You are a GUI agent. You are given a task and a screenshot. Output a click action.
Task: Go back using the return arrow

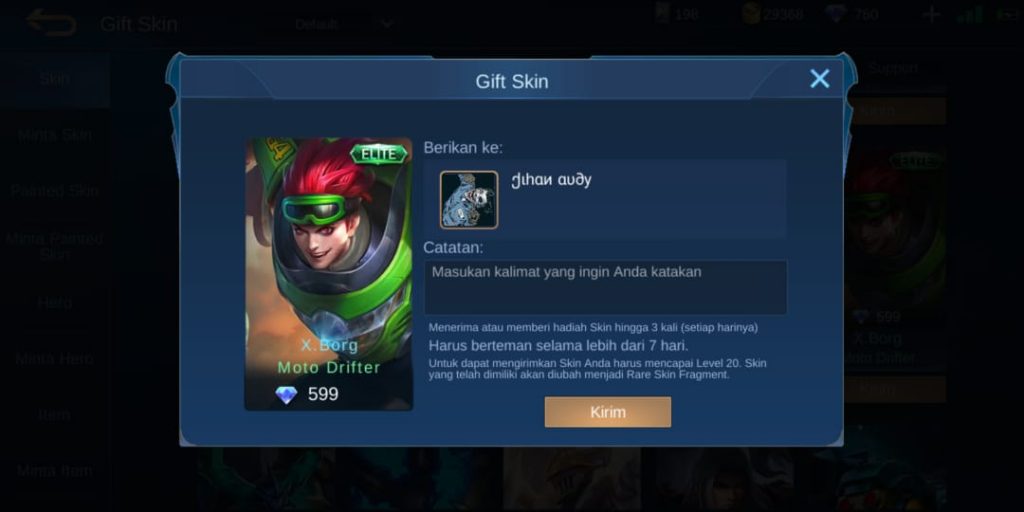pyautogui.click(x=51, y=22)
